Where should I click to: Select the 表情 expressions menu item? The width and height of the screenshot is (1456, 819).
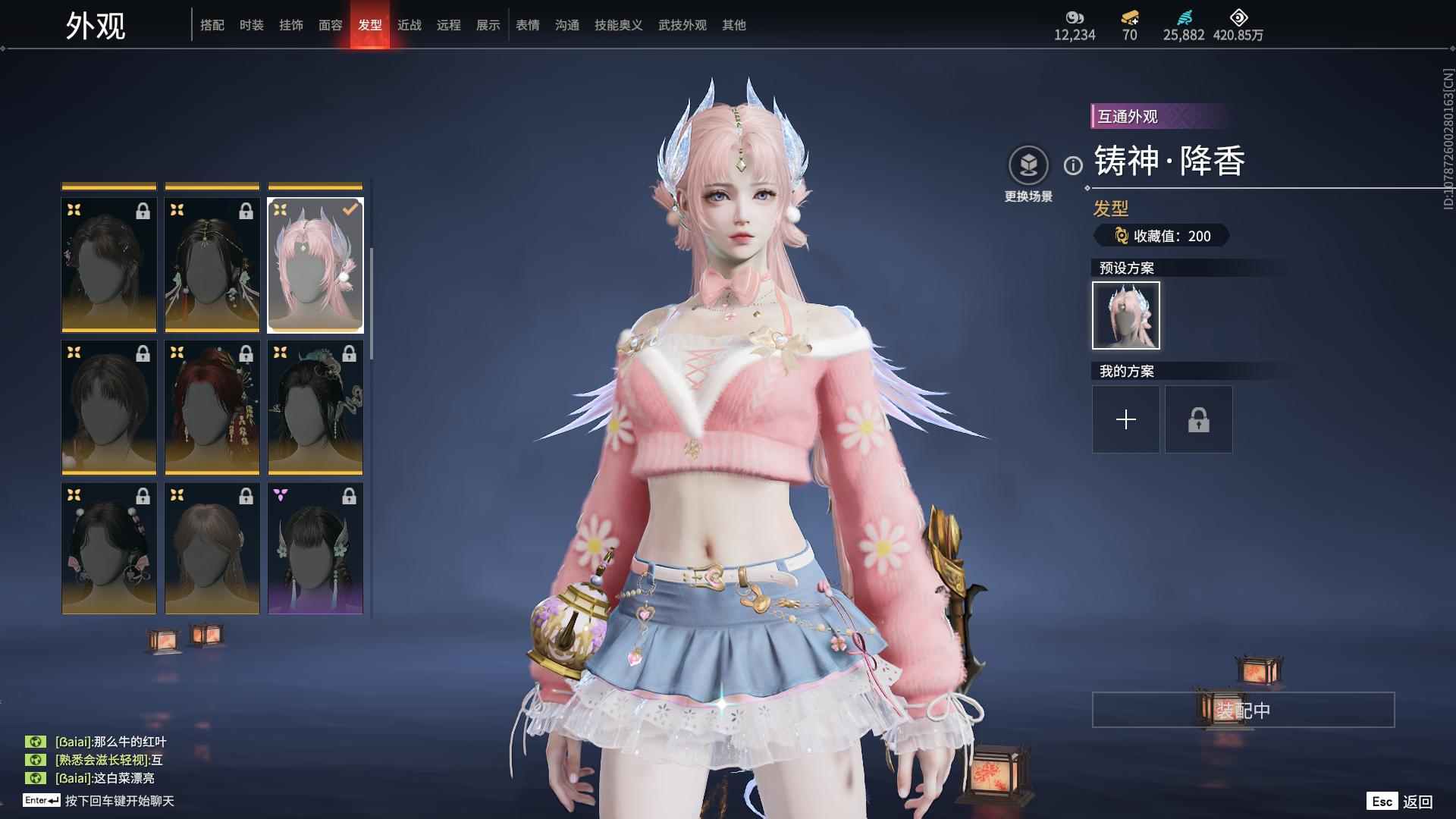[x=526, y=25]
